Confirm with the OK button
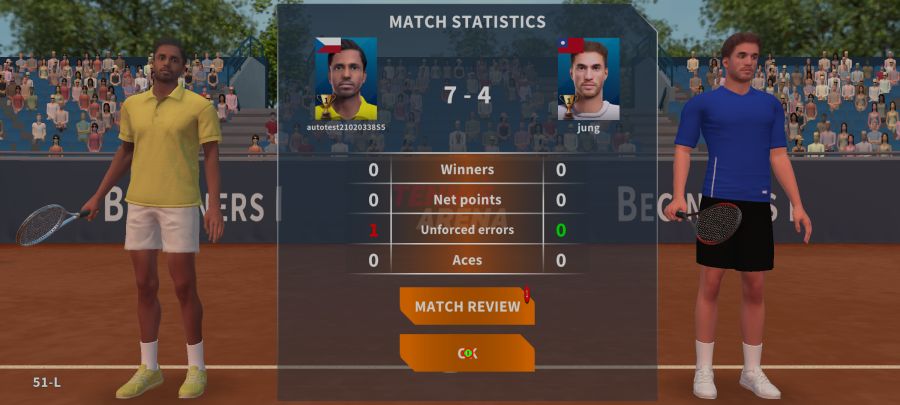The image size is (900, 405). 467,353
